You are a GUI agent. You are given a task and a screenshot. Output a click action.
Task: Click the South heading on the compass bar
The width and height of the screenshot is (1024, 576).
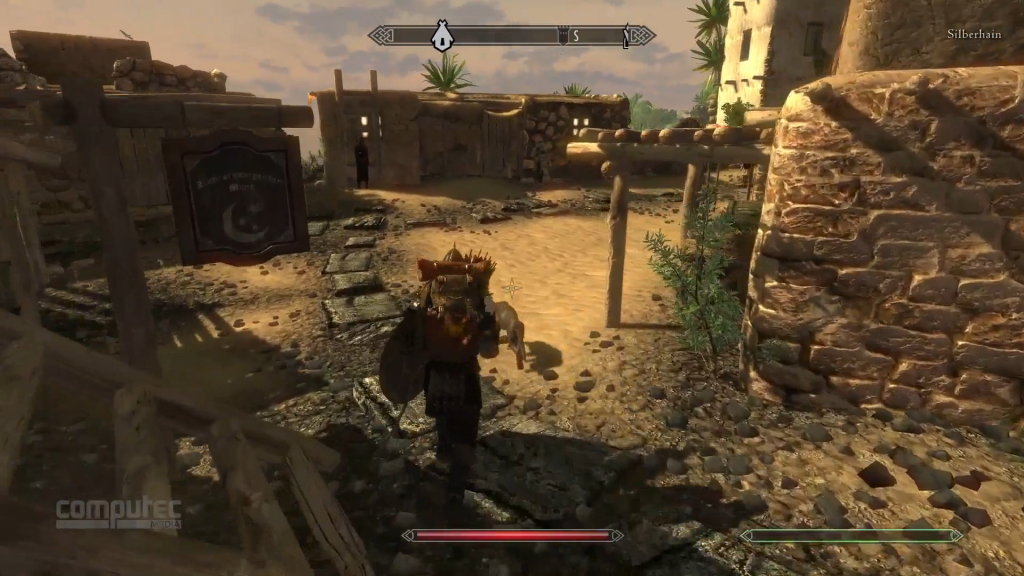576,37
